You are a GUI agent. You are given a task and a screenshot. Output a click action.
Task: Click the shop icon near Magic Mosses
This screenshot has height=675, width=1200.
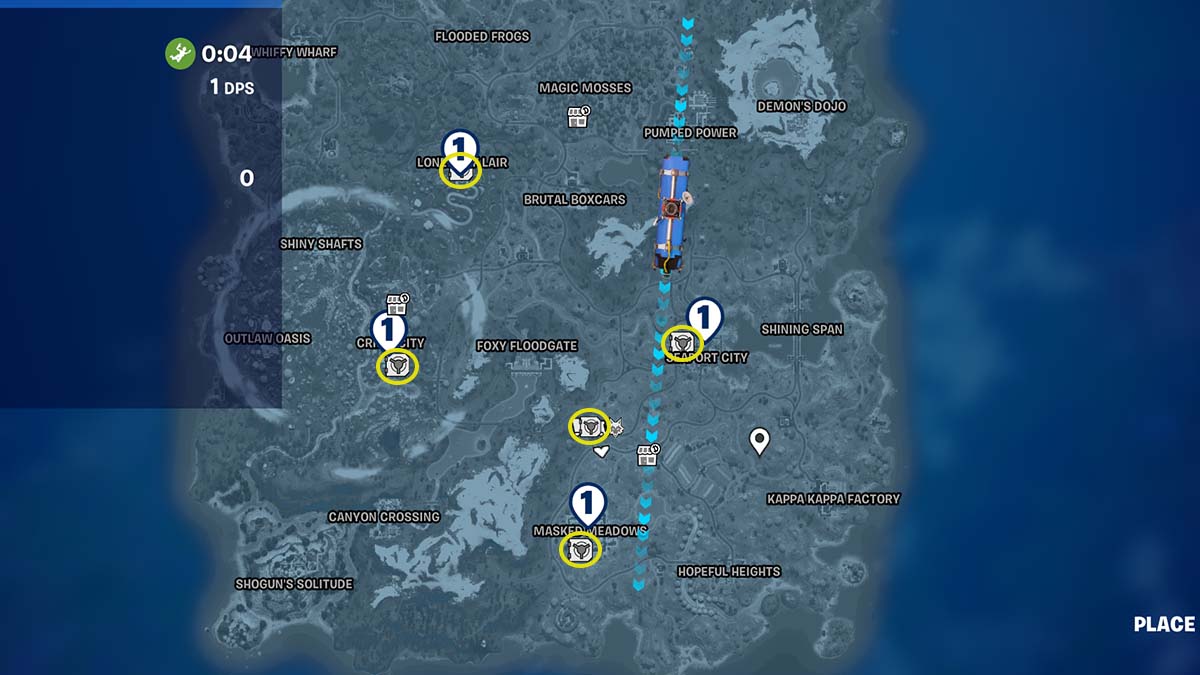(x=578, y=116)
